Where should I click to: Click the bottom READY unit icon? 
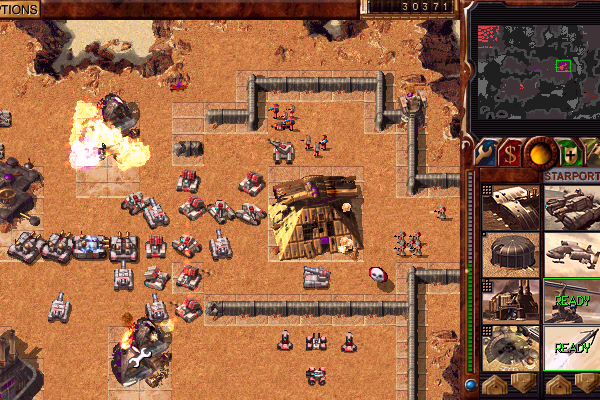(x=572, y=347)
